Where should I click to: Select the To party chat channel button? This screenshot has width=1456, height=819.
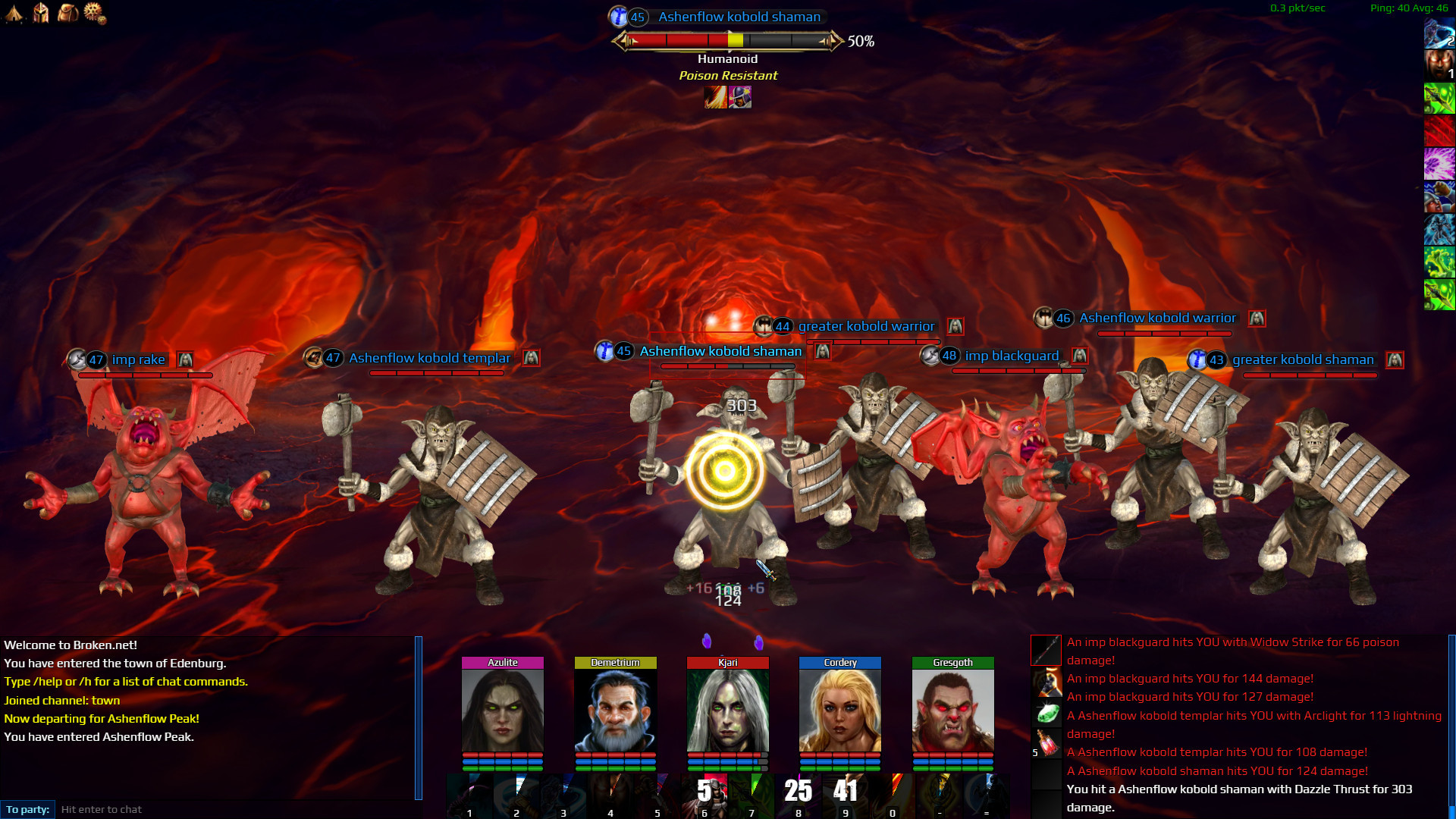click(27, 809)
